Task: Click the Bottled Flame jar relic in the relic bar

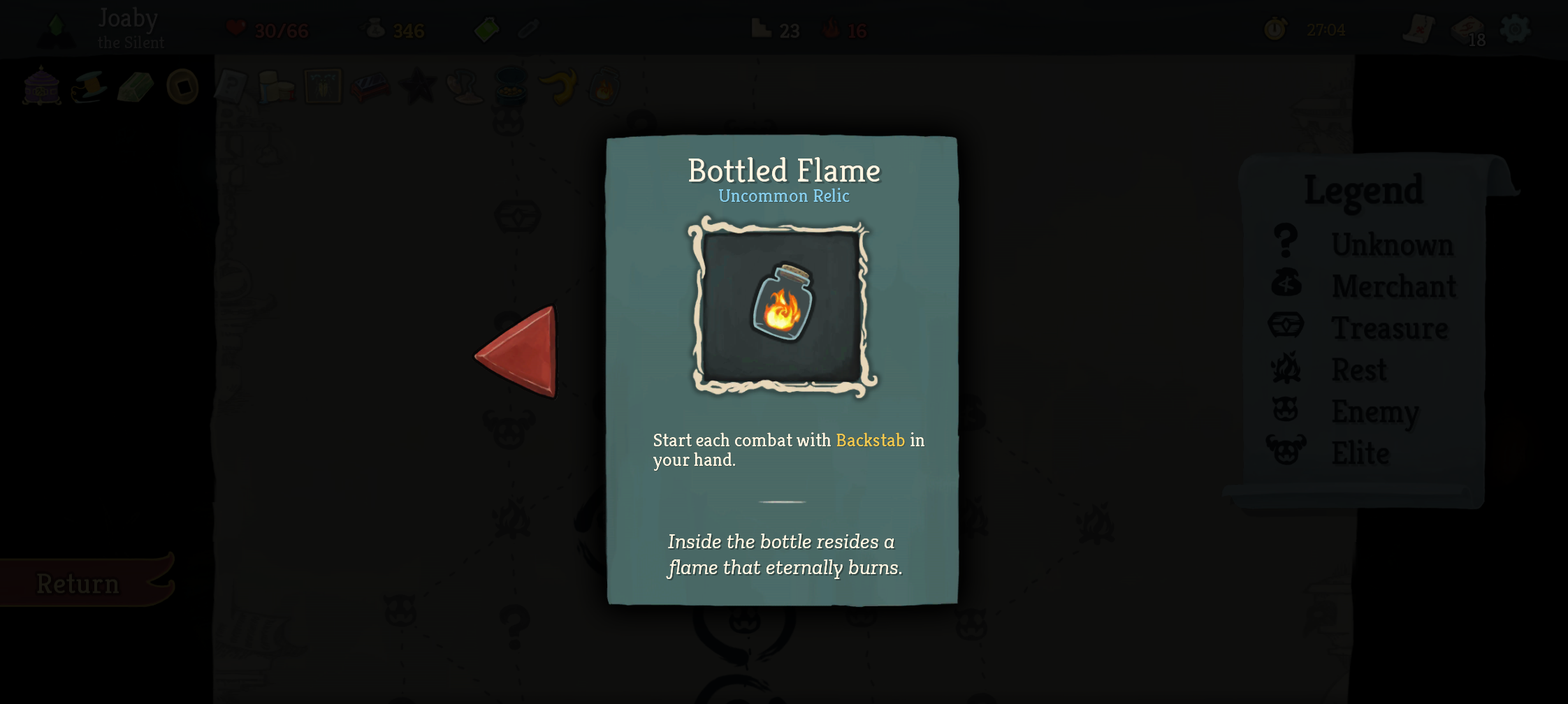Action: point(604,87)
